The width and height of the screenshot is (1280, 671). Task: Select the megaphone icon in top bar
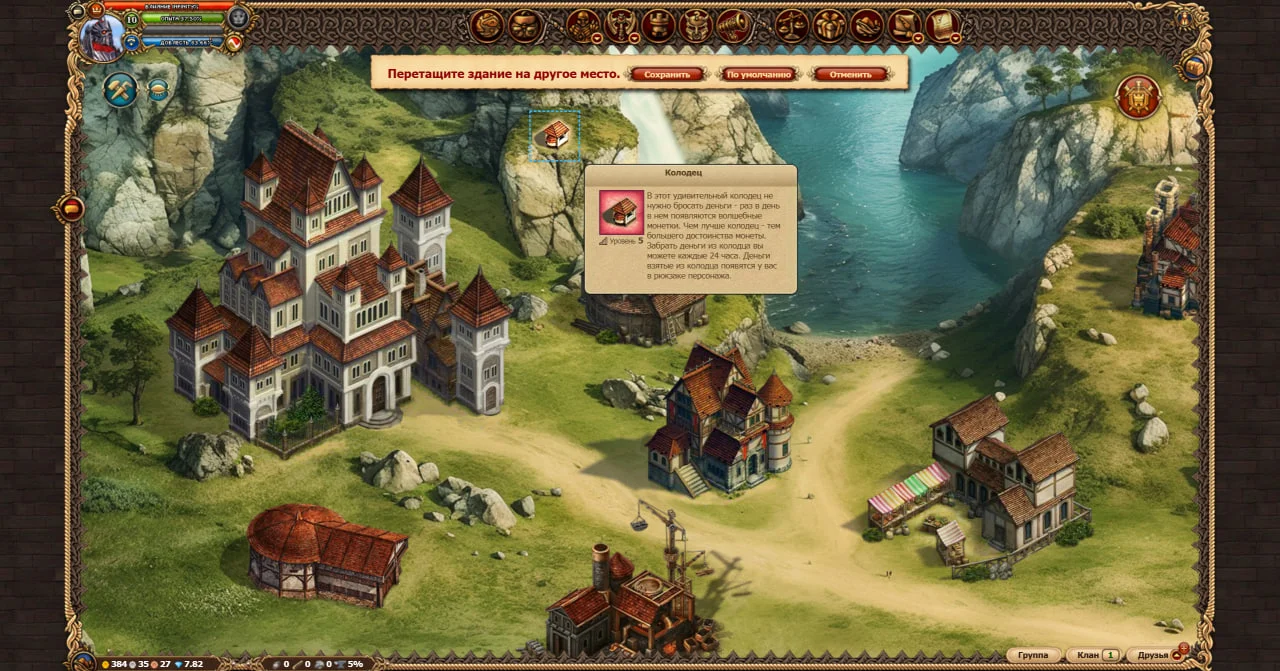pos(733,26)
